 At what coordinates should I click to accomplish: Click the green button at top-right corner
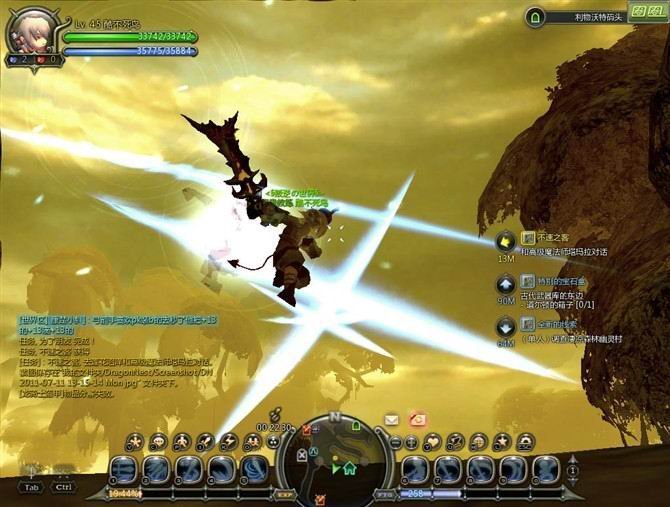(646, 14)
